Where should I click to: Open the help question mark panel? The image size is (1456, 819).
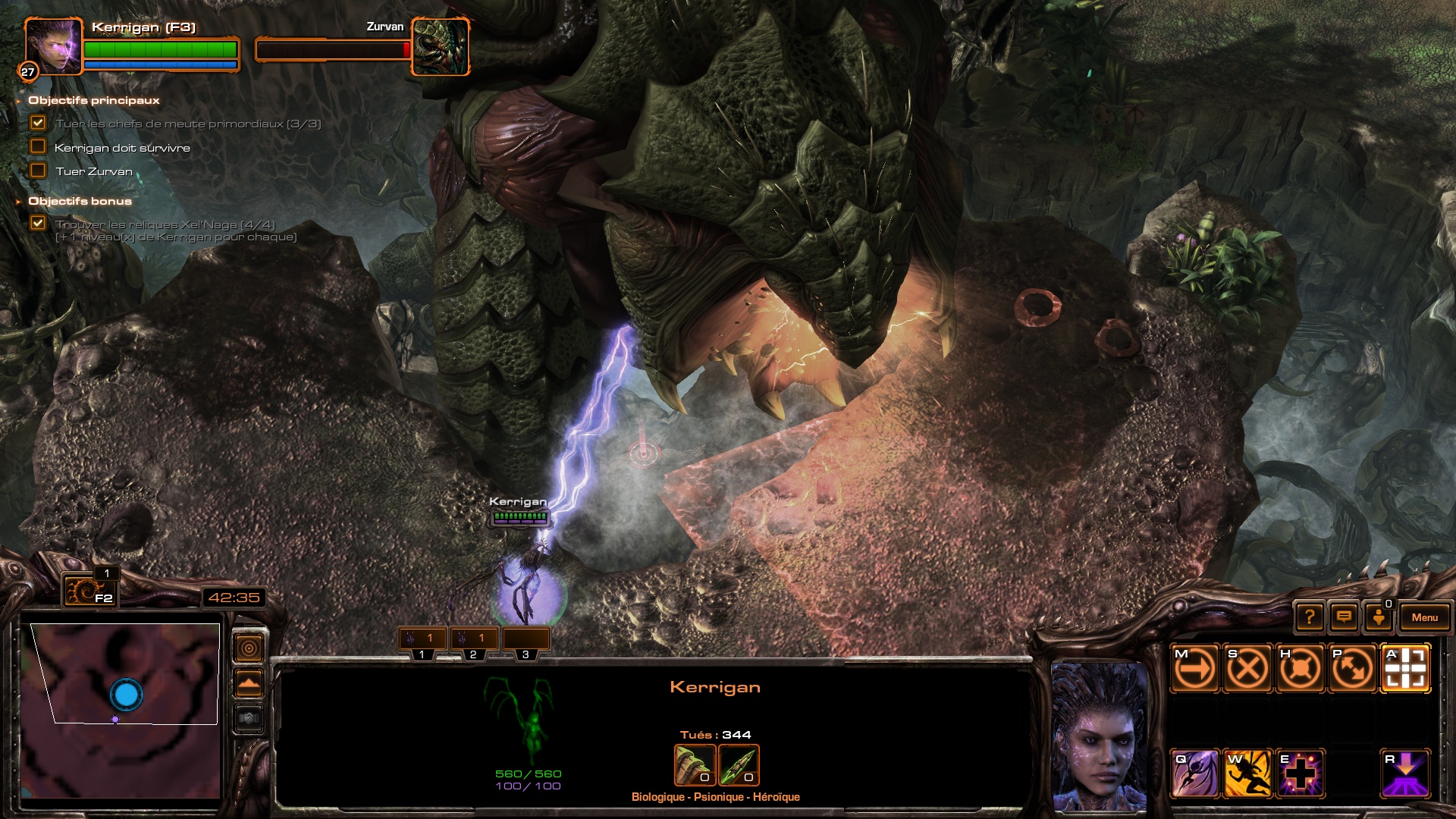(x=1310, y=617)
